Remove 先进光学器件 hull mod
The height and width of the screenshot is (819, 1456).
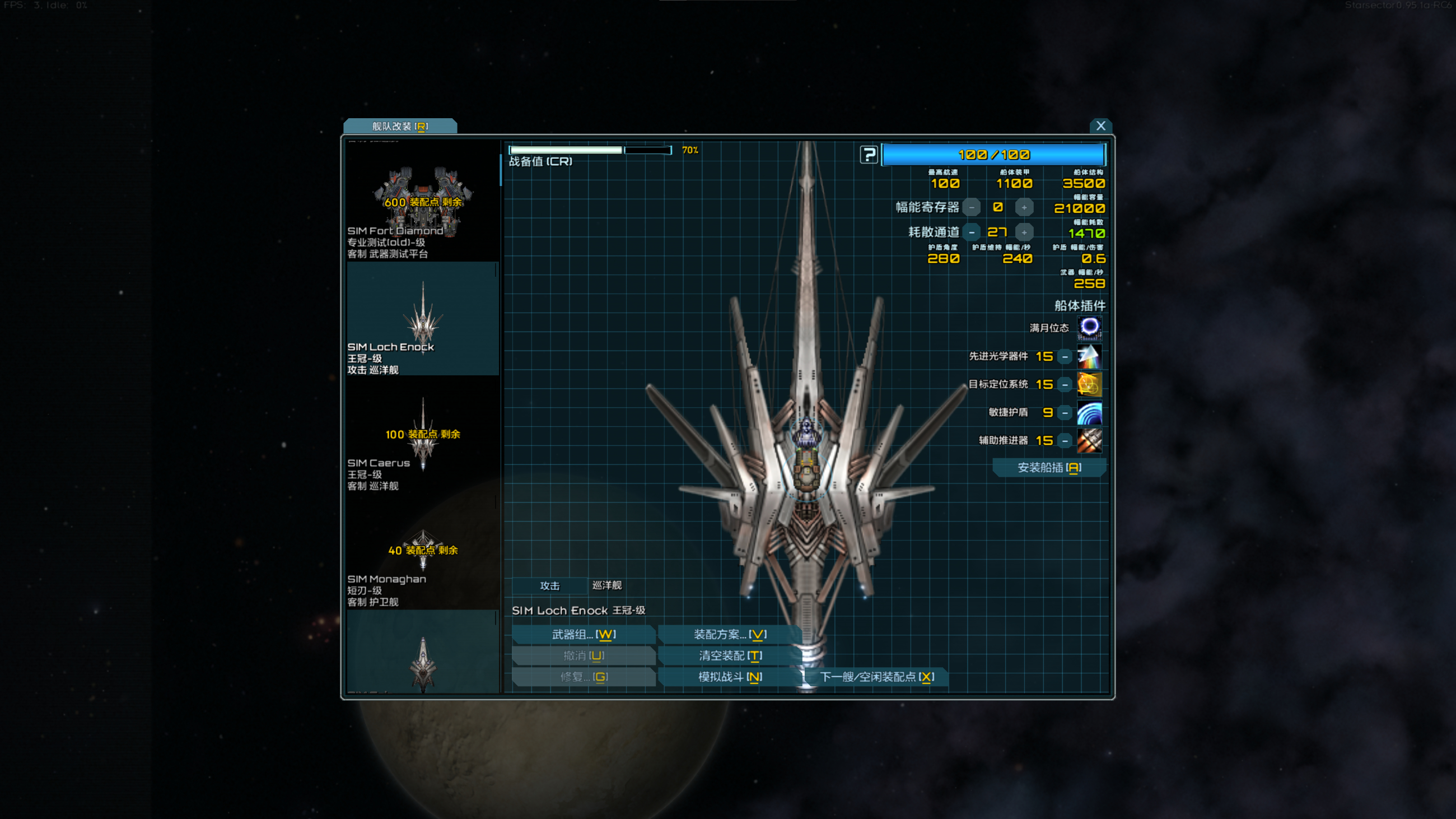[x=1065, y=357]
